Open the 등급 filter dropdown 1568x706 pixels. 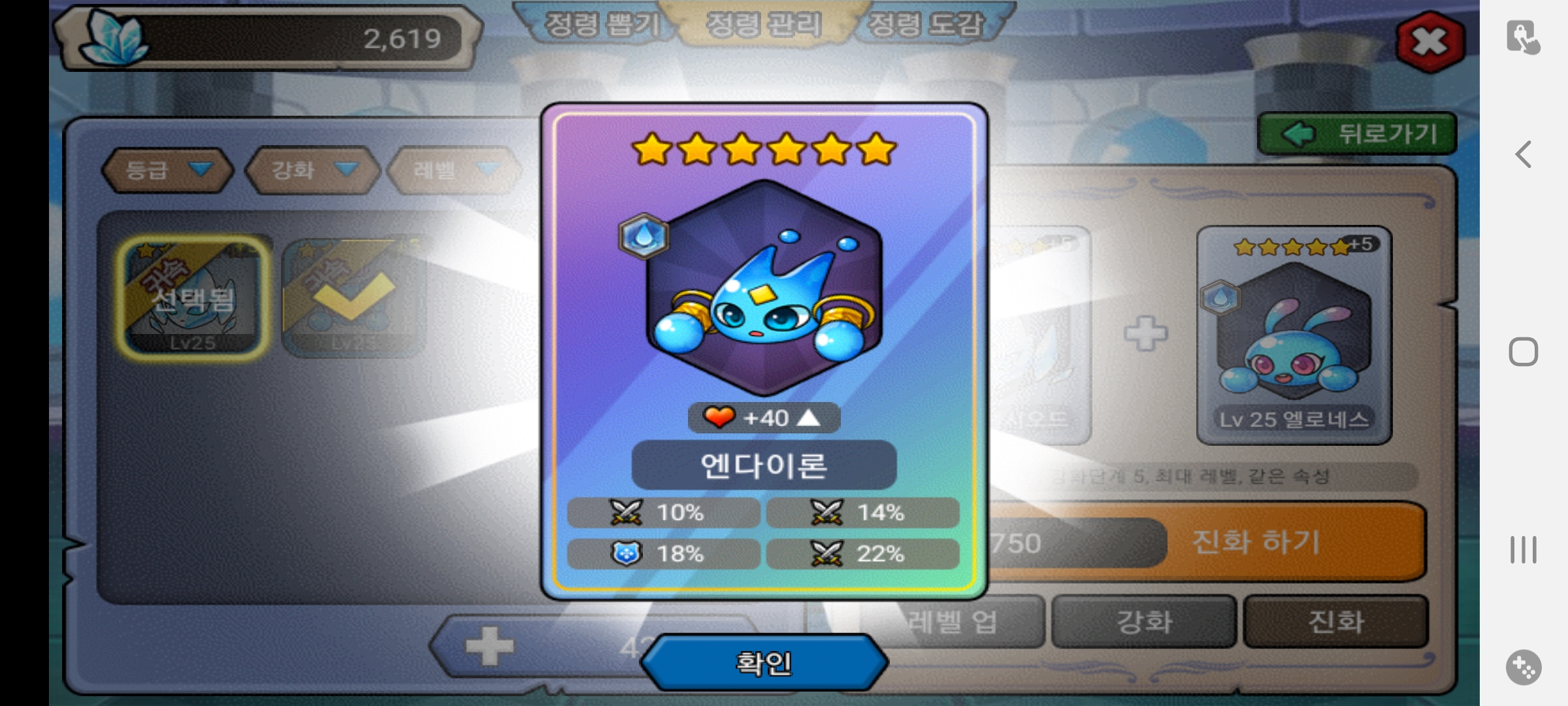[x=167, y=170]
